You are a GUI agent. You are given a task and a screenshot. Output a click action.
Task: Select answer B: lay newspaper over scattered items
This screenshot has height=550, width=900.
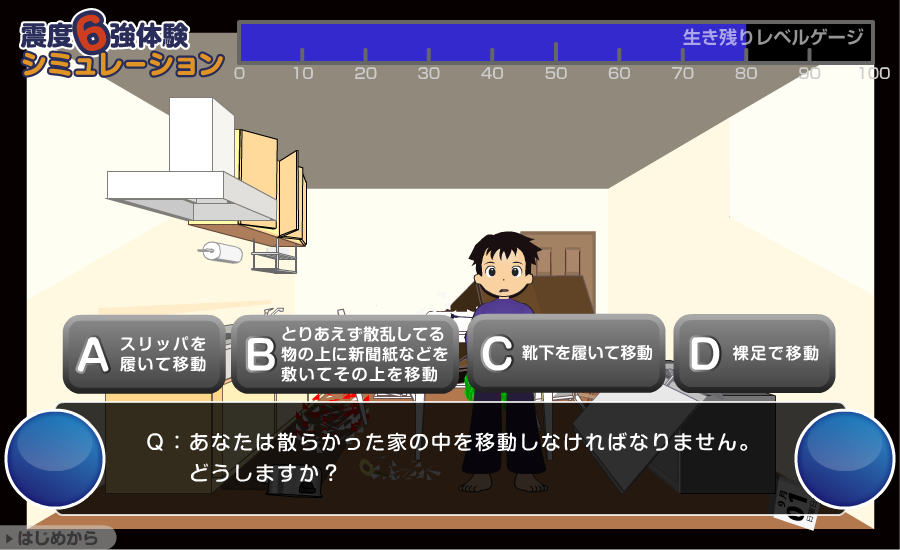click(x=346, y=354)
